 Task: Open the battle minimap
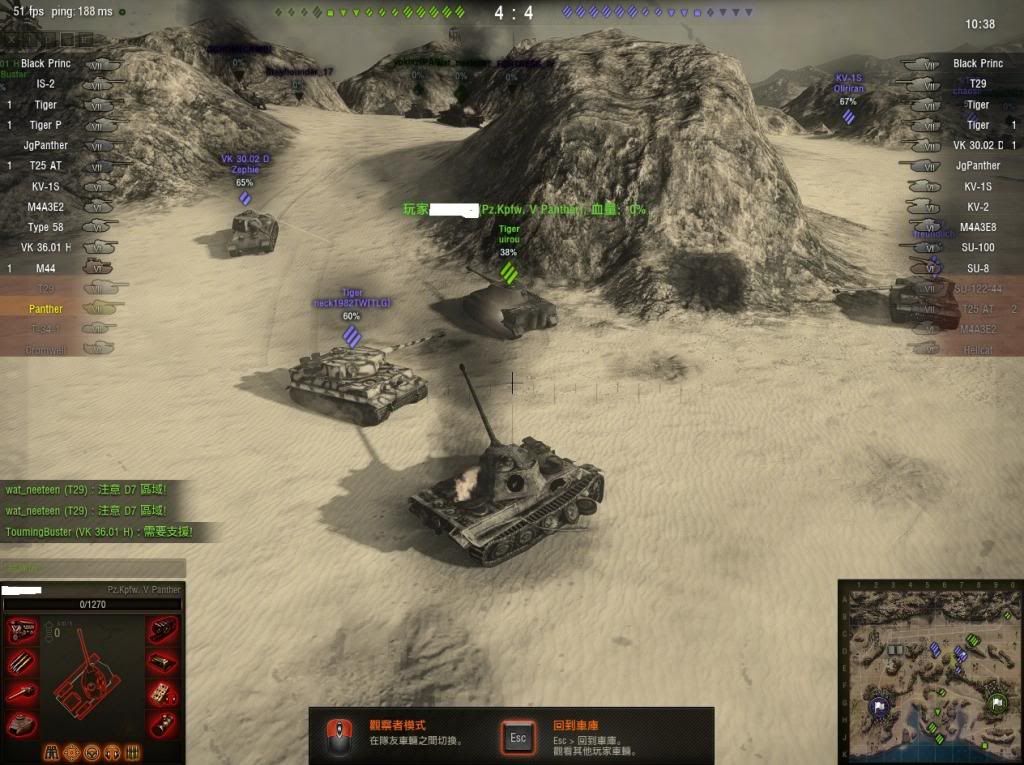coord(929,670)
